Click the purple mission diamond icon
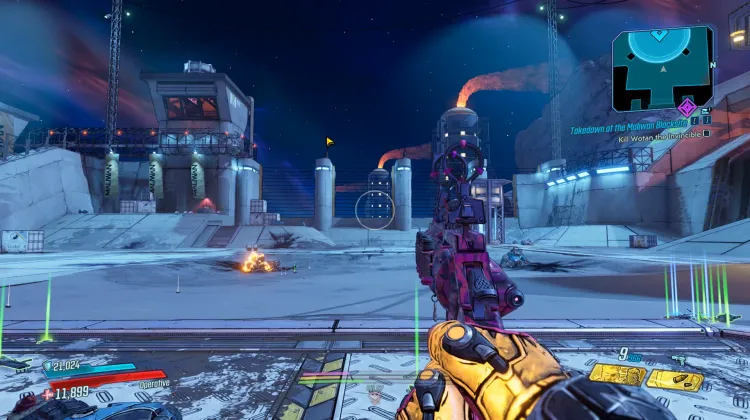 point(686,107)
